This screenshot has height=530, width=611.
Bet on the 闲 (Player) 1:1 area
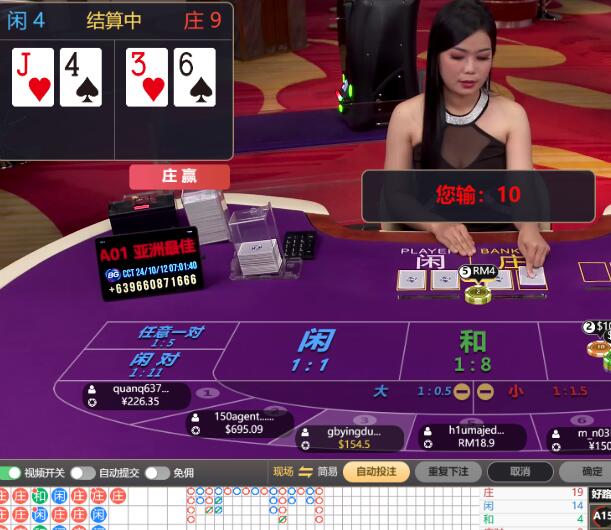(x=312, y=351)
